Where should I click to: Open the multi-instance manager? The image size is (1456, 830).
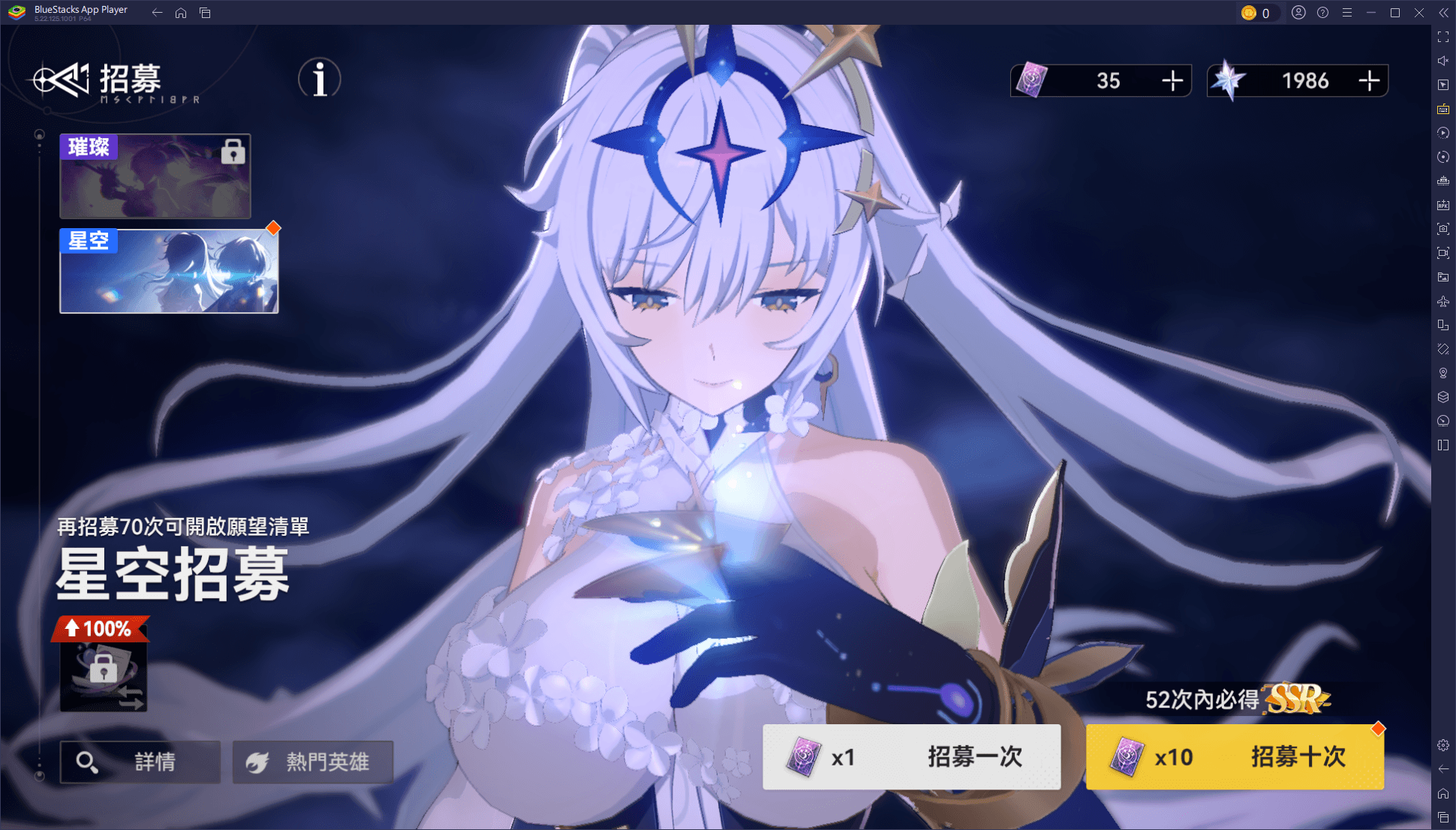click(x=1442, y=397)
